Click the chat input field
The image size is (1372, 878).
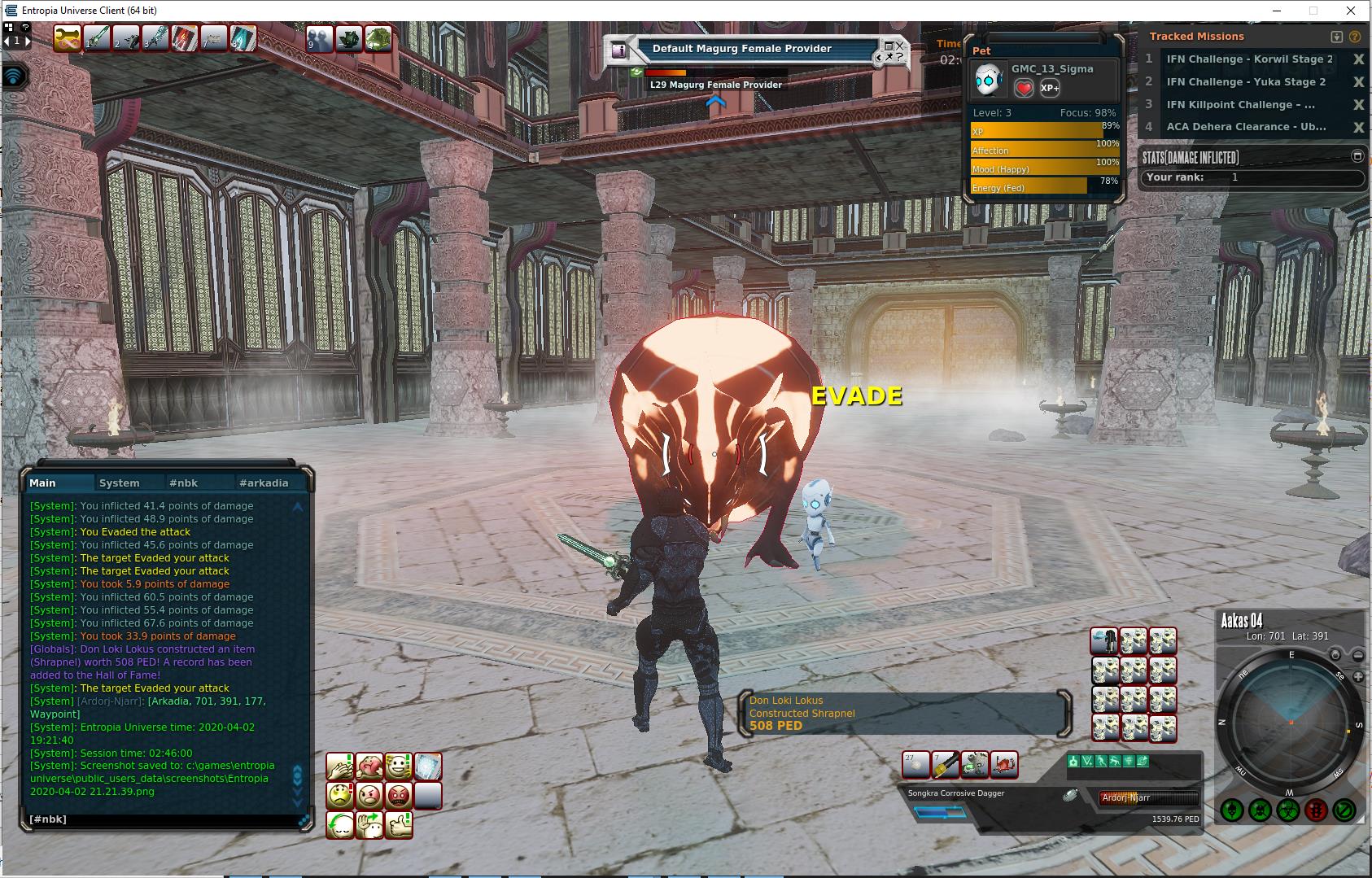pyautogui.click(x=163, y=819)
